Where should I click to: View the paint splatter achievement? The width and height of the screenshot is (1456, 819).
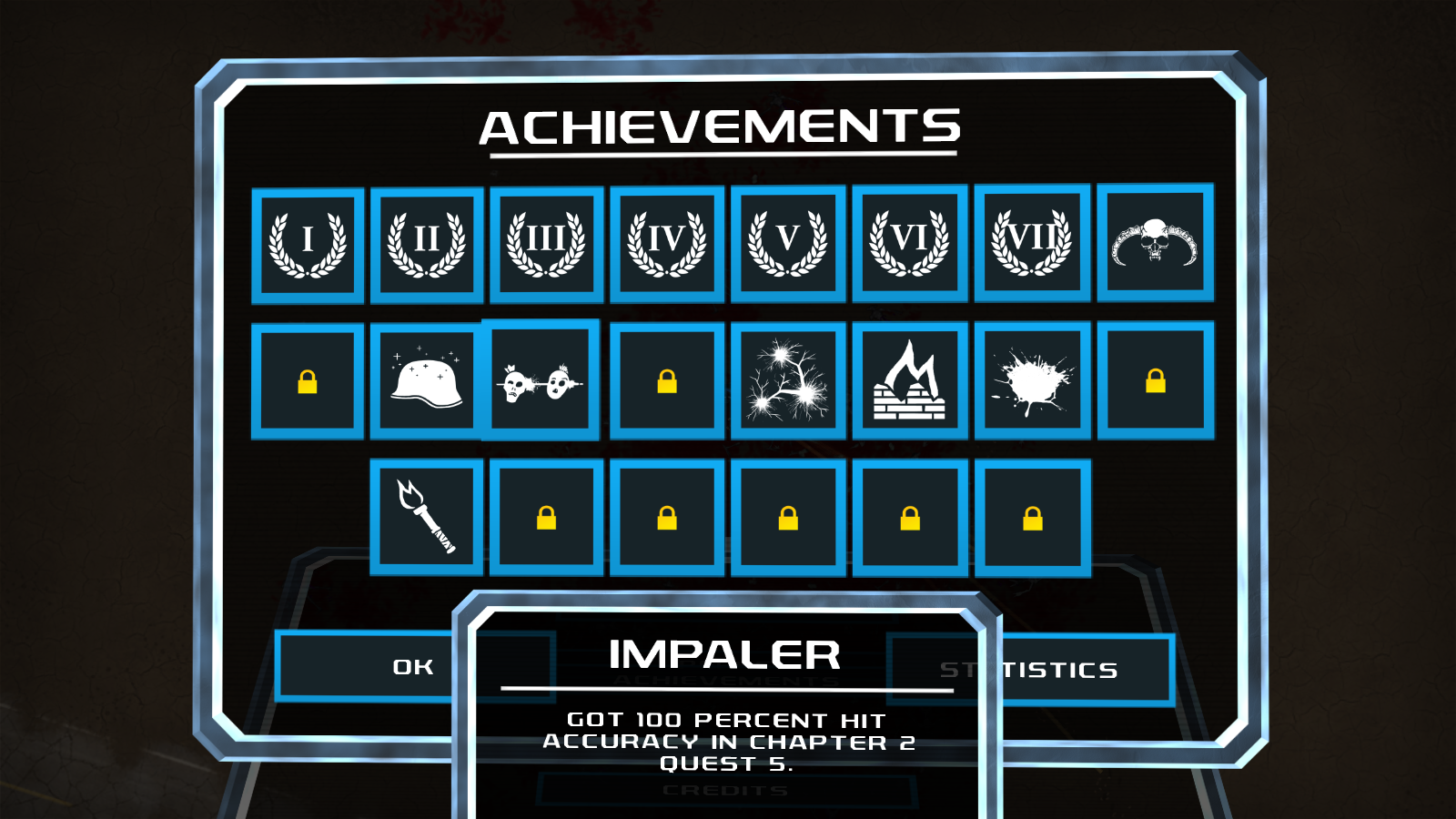tap(1032, 380)
